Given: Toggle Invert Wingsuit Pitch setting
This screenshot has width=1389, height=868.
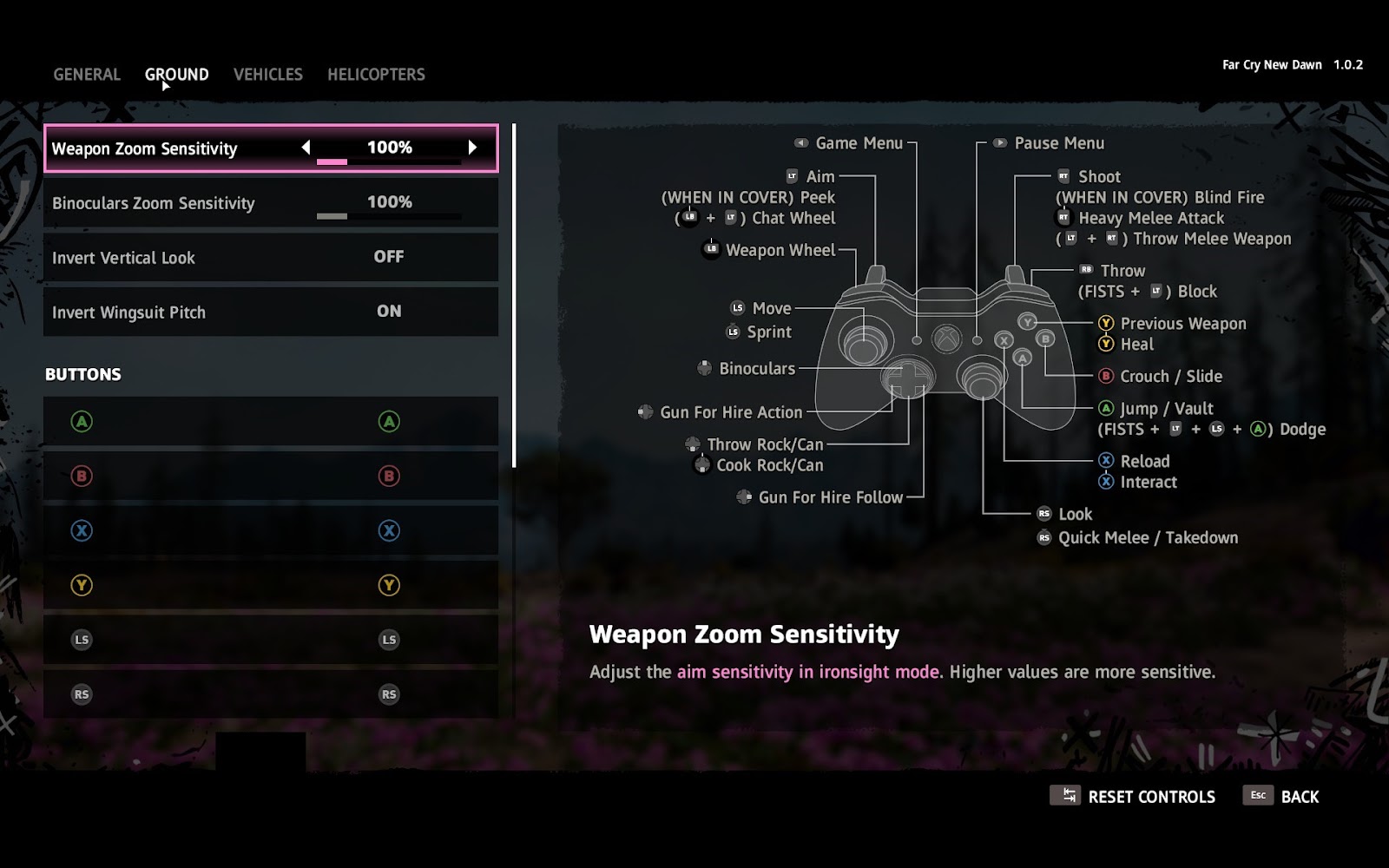Looking at the screenshot, I should [x=271, y=312].
